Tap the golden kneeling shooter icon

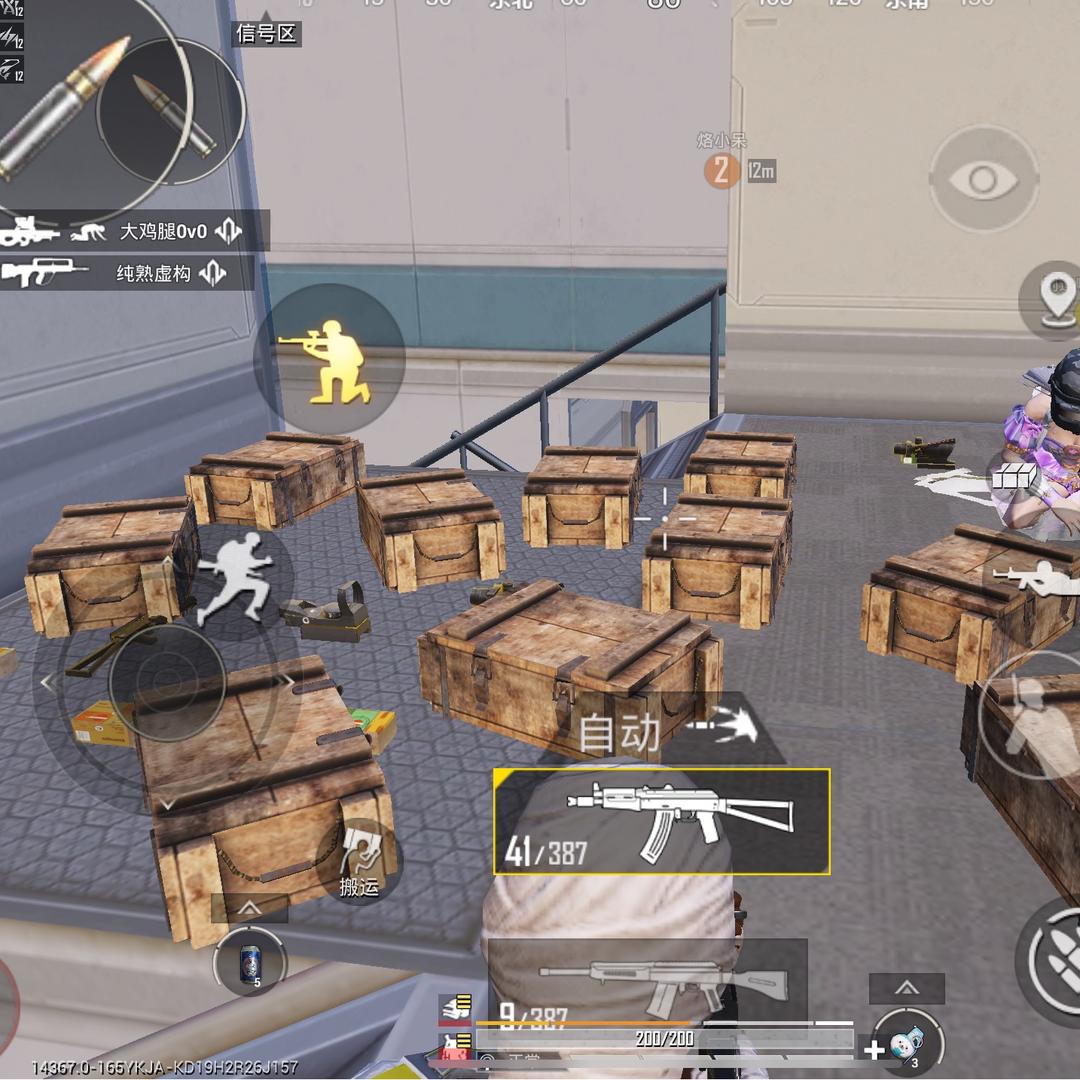point(328,360)
